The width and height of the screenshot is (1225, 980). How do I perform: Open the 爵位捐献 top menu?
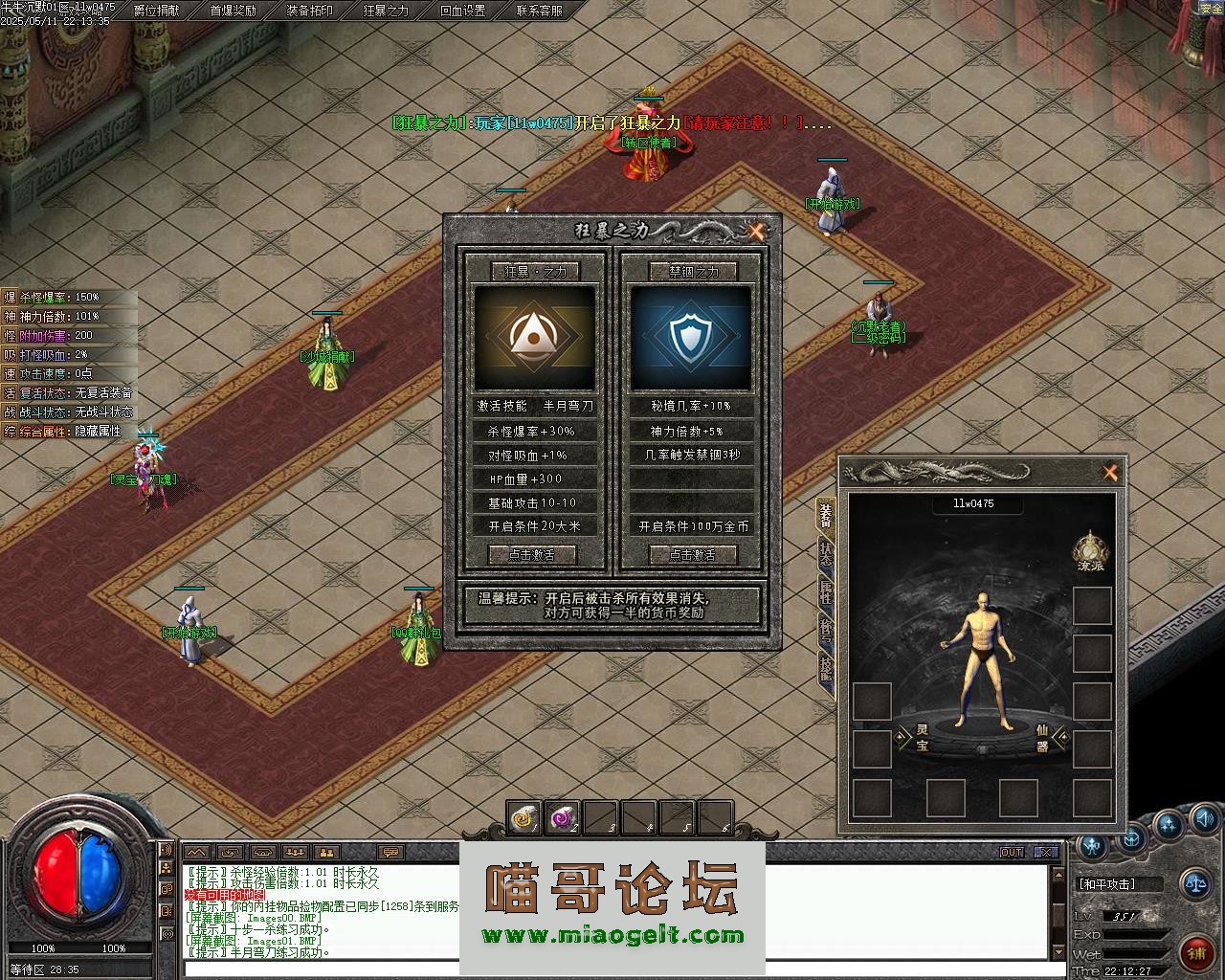coord(156,11)
